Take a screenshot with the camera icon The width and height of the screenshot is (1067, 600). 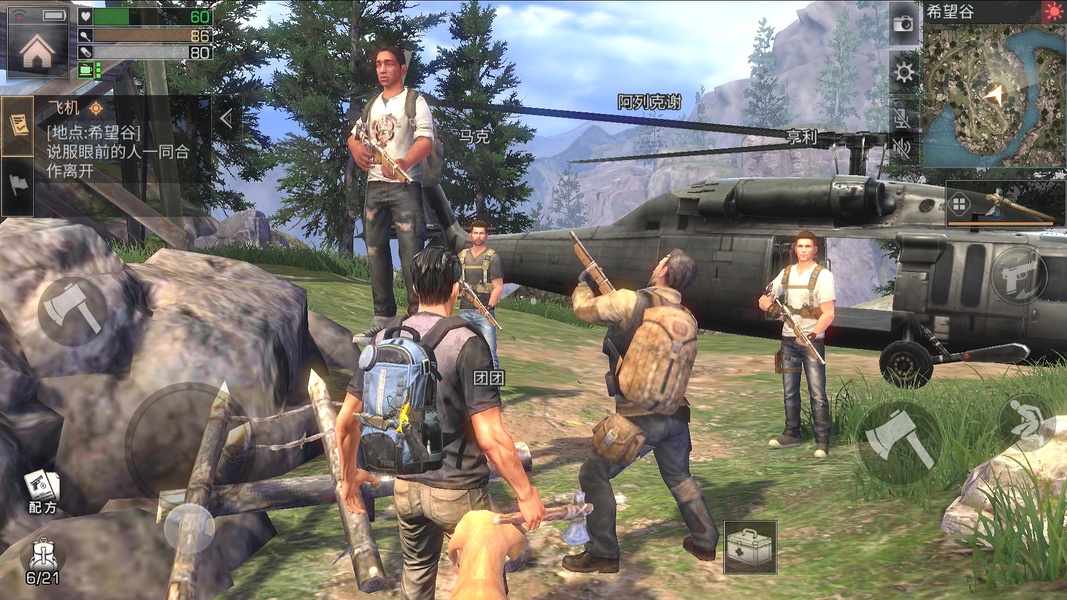tap(904, 24)
